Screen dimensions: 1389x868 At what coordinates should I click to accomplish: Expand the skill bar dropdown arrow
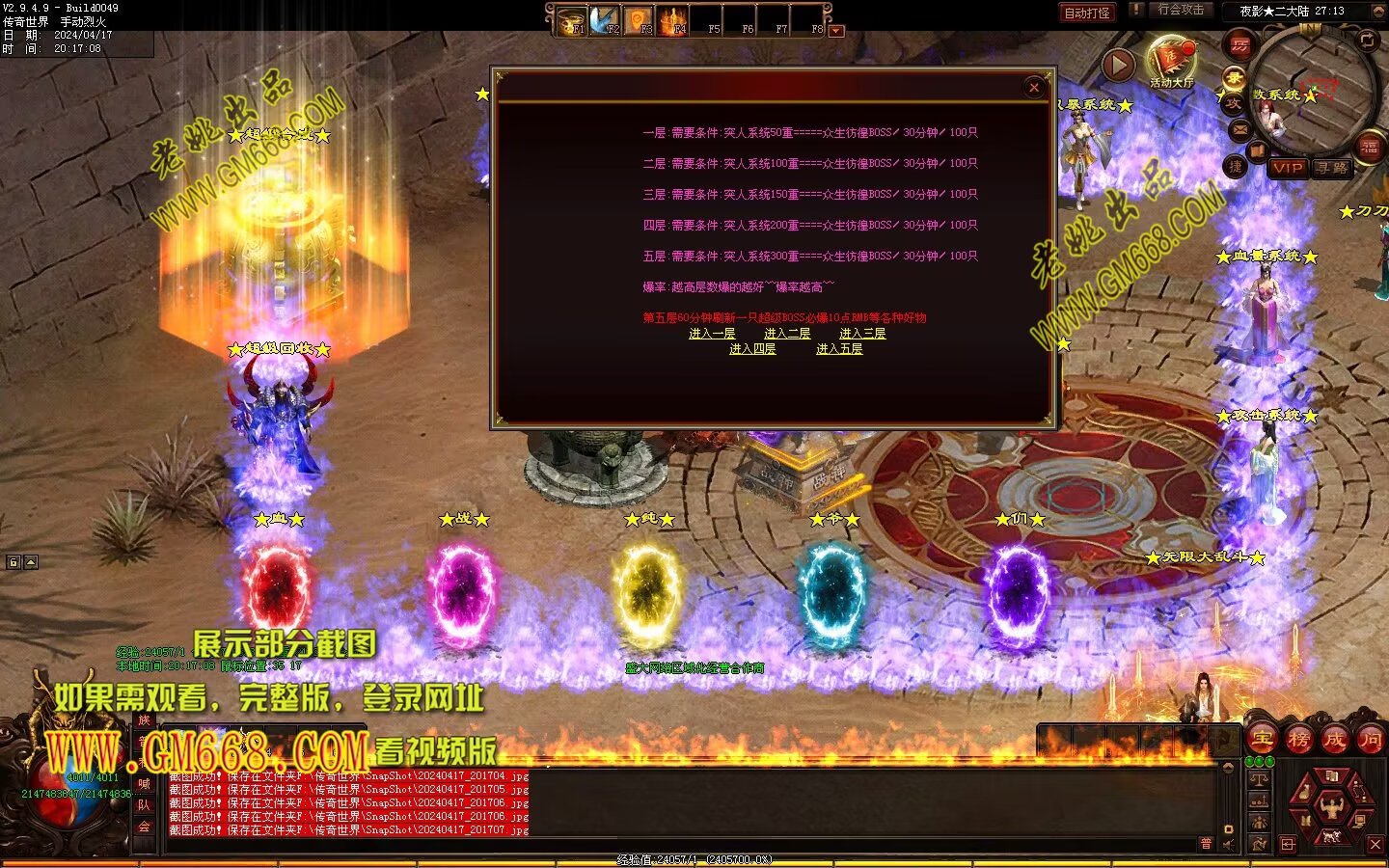click(x=836, y=31)
